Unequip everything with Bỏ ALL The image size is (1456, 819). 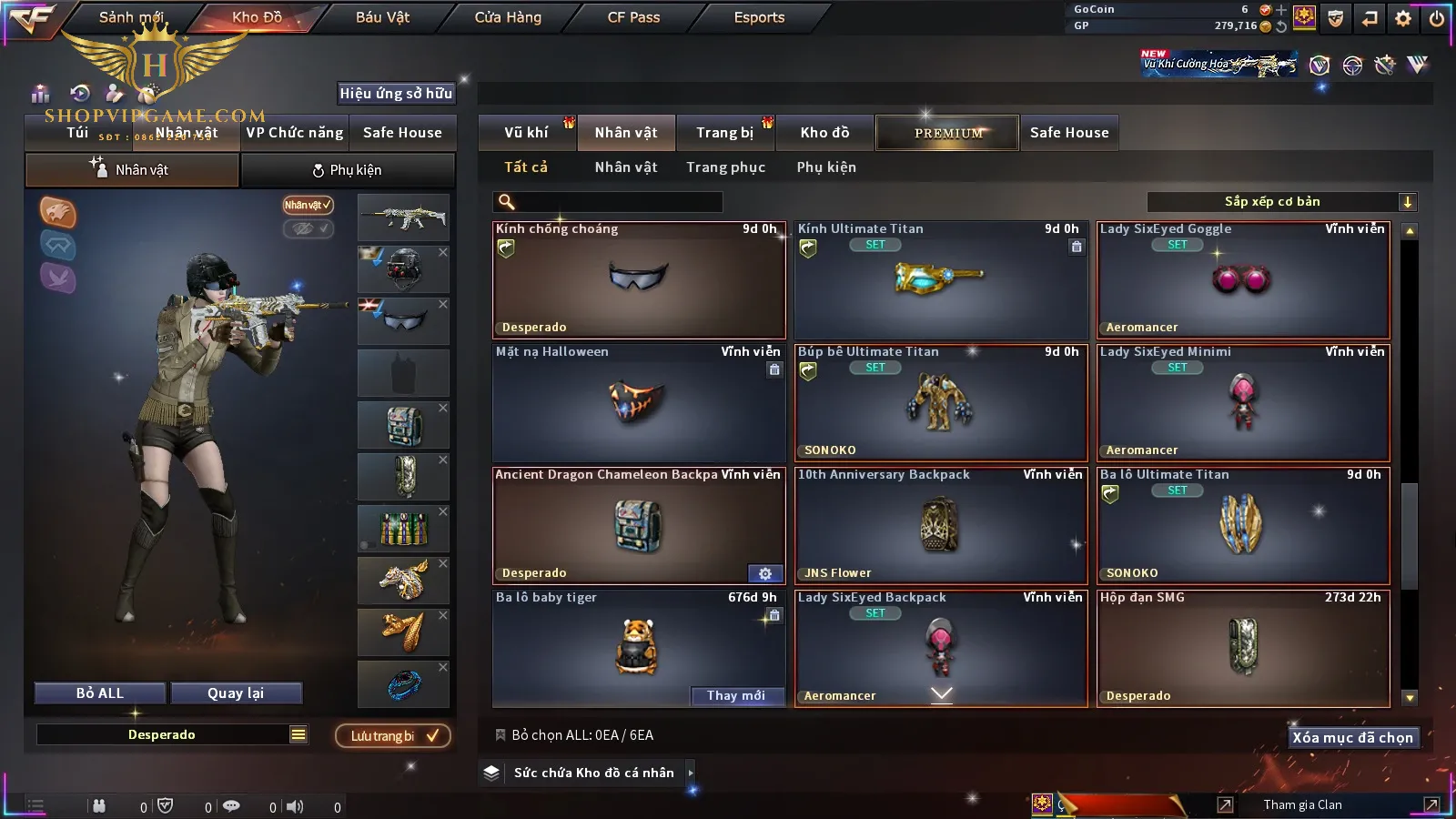coord(100,693)
